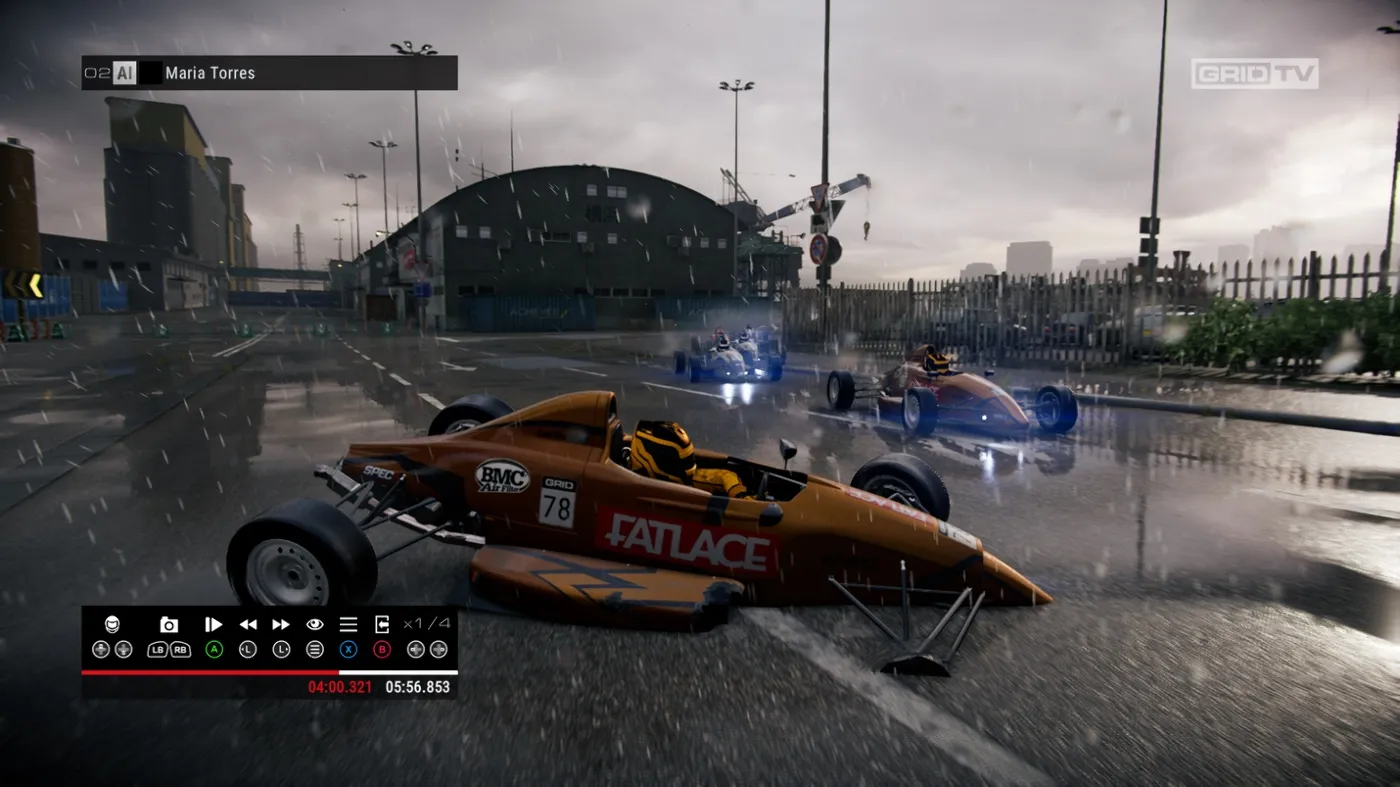Change the x1/4 playback speed
The width and height of the screenshot is (1400, 787).
click(427, 624)
